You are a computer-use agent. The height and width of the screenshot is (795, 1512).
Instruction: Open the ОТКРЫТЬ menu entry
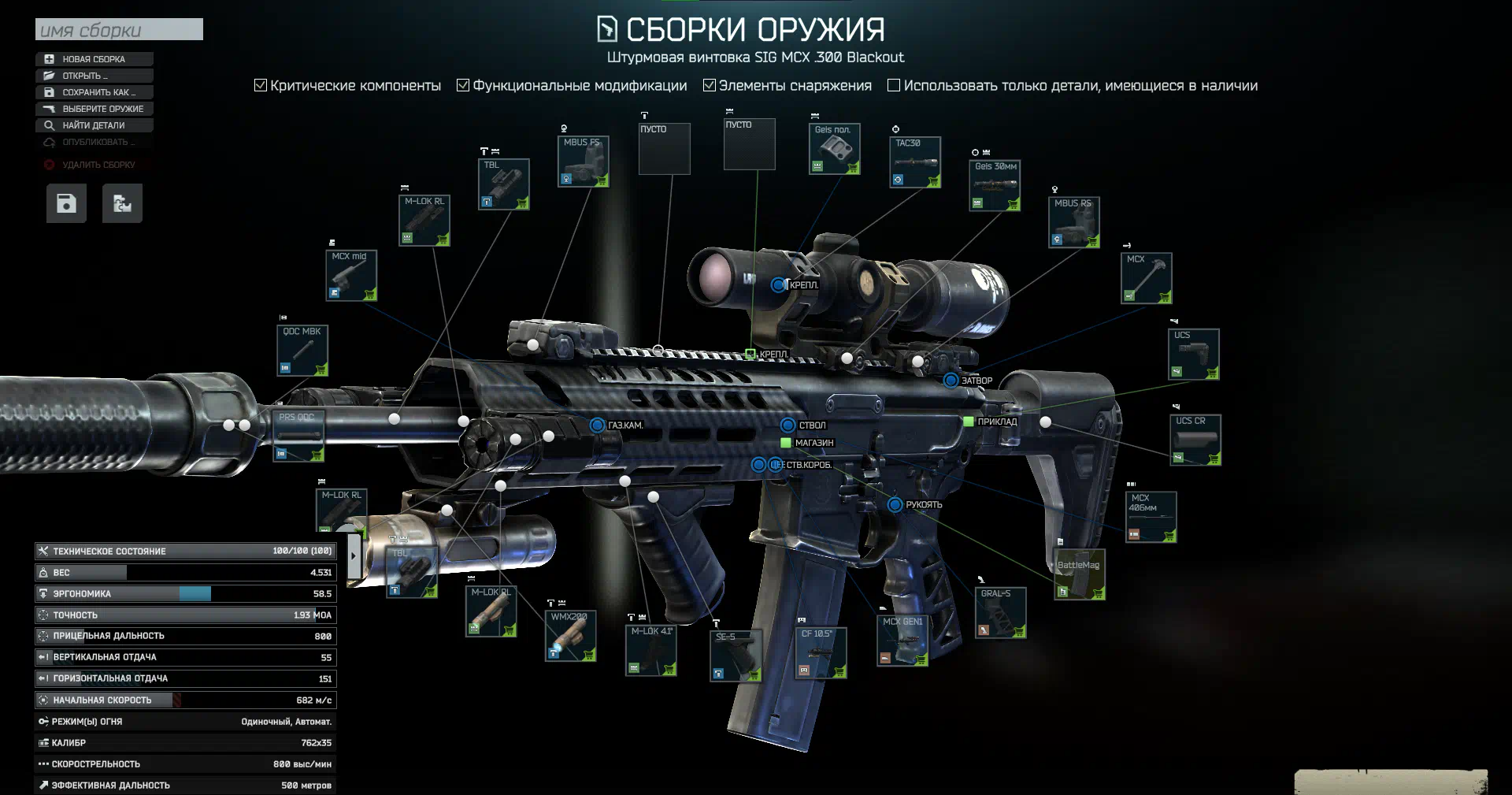pyautogui.click(x=94, y=76)
